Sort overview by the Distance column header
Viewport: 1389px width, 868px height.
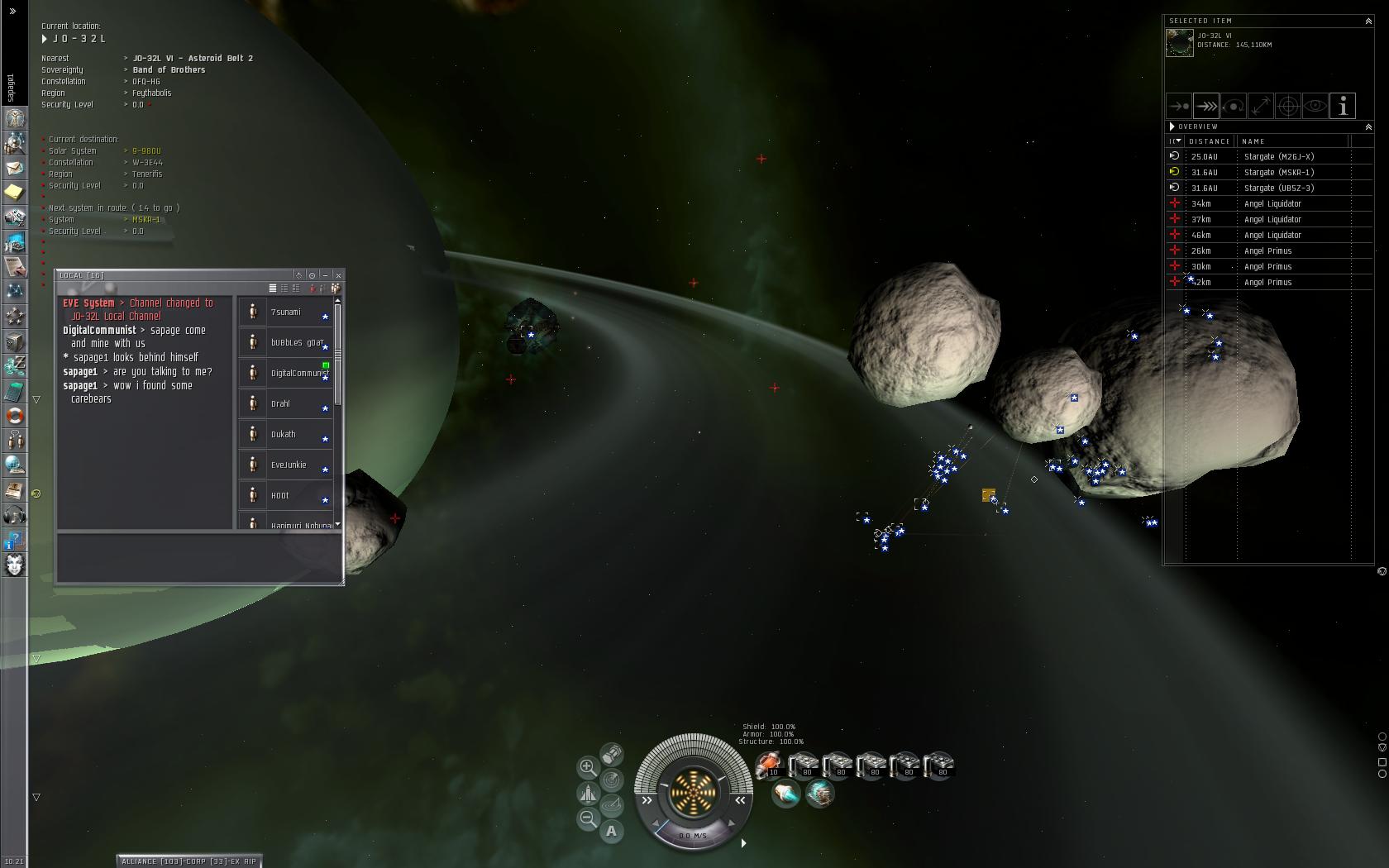[1209, 141]
